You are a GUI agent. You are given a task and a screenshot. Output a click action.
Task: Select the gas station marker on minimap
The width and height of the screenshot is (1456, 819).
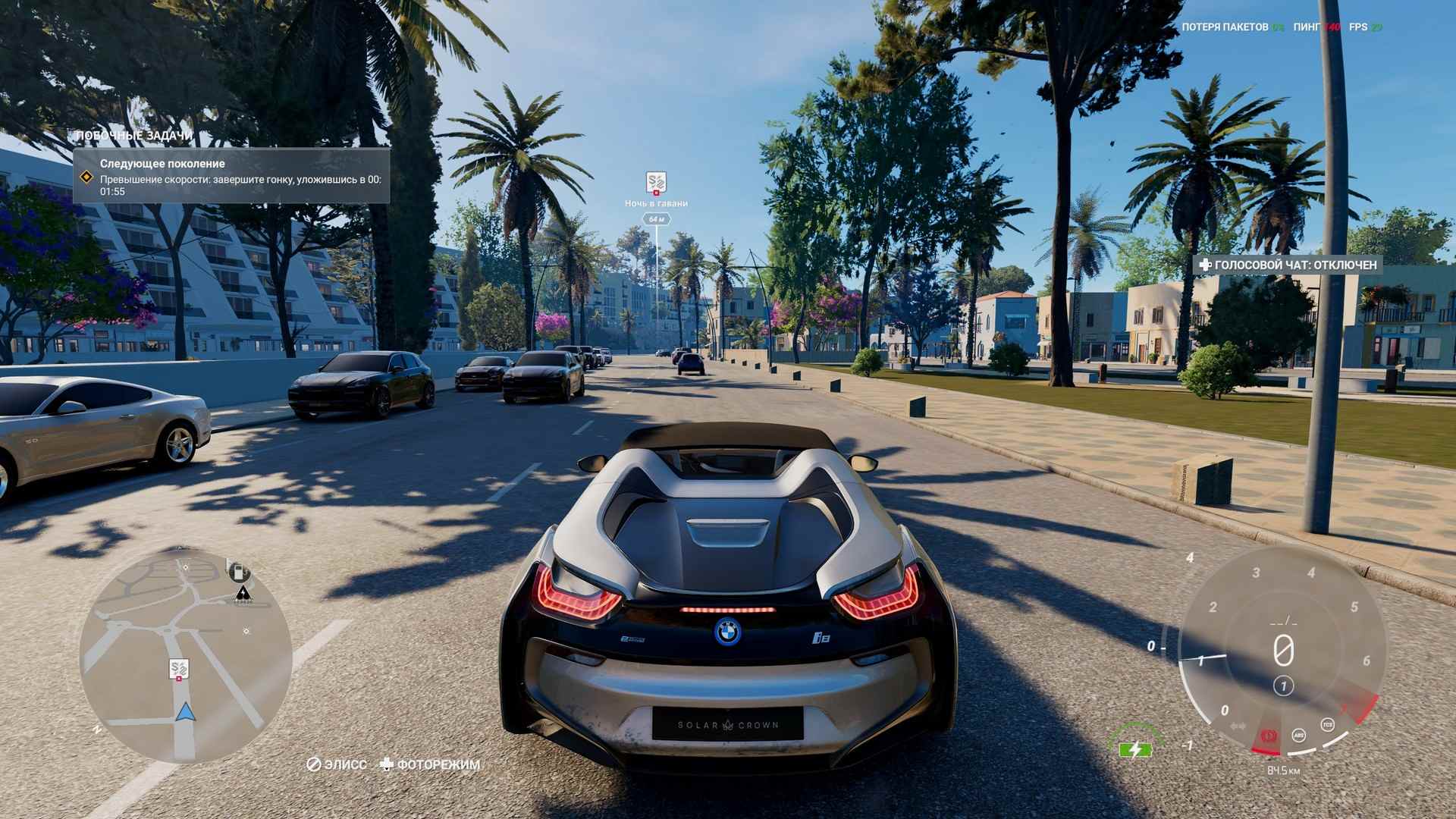[x=239, y=571]
